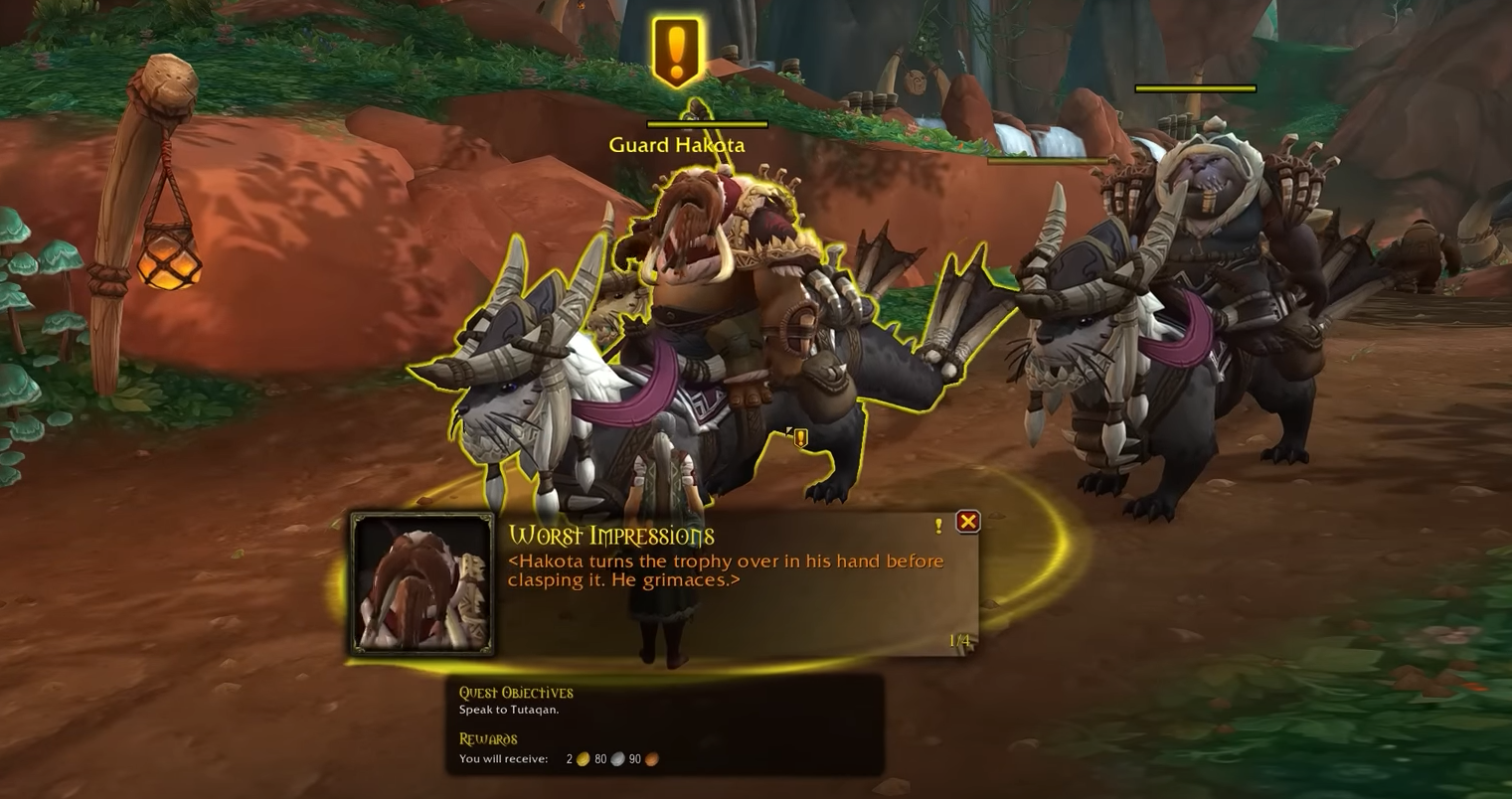Click Hakota's portrait in the quest dialog
Image resolution: width=1512 pixels, height=799 pixels.
coord(422,583)
